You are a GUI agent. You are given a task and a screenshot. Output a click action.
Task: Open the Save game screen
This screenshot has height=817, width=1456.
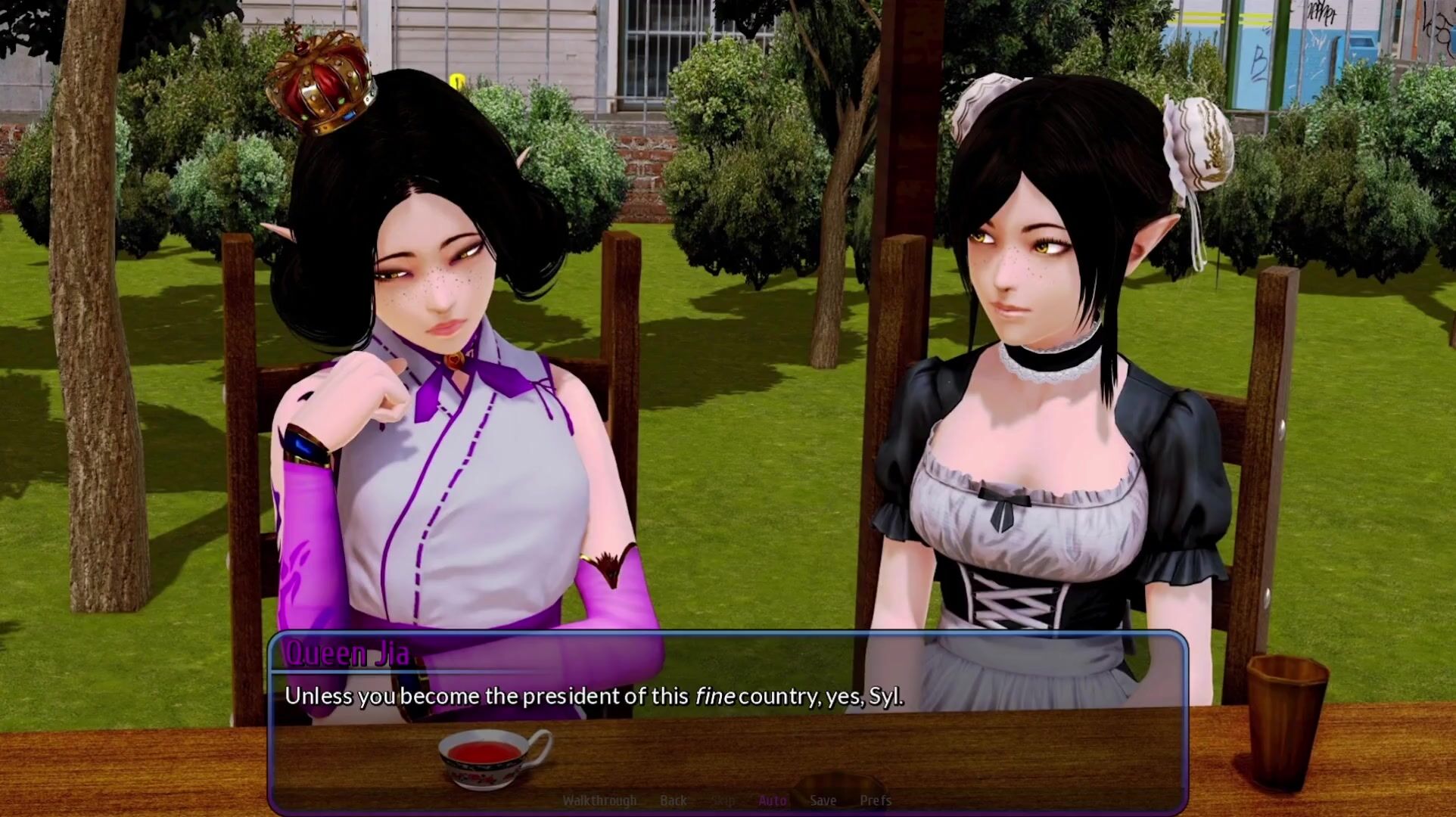823,800
